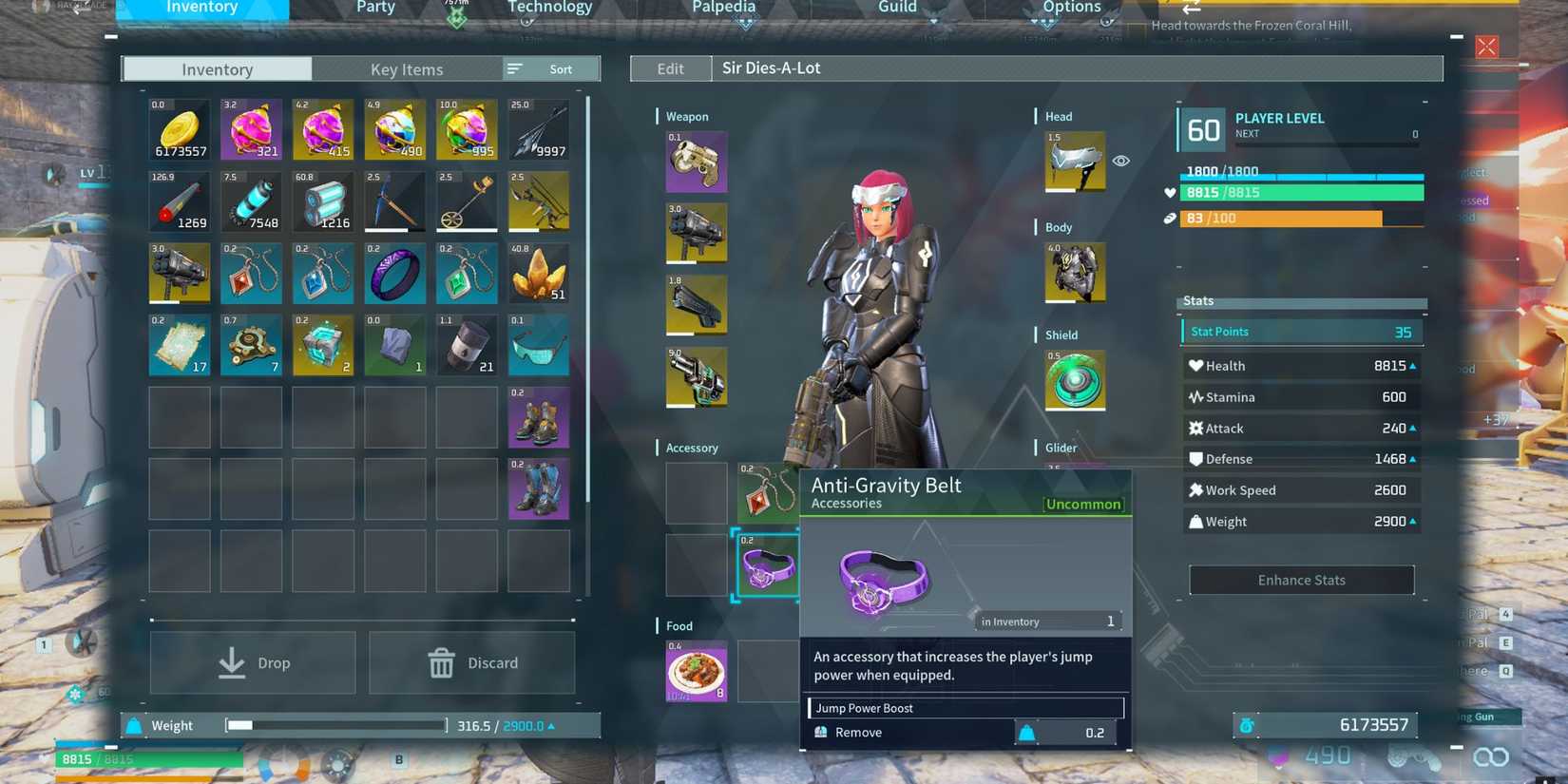Click the Sort icon above the inventory grid
Viewport: 1568px width, 784px height.
[514, 68]
